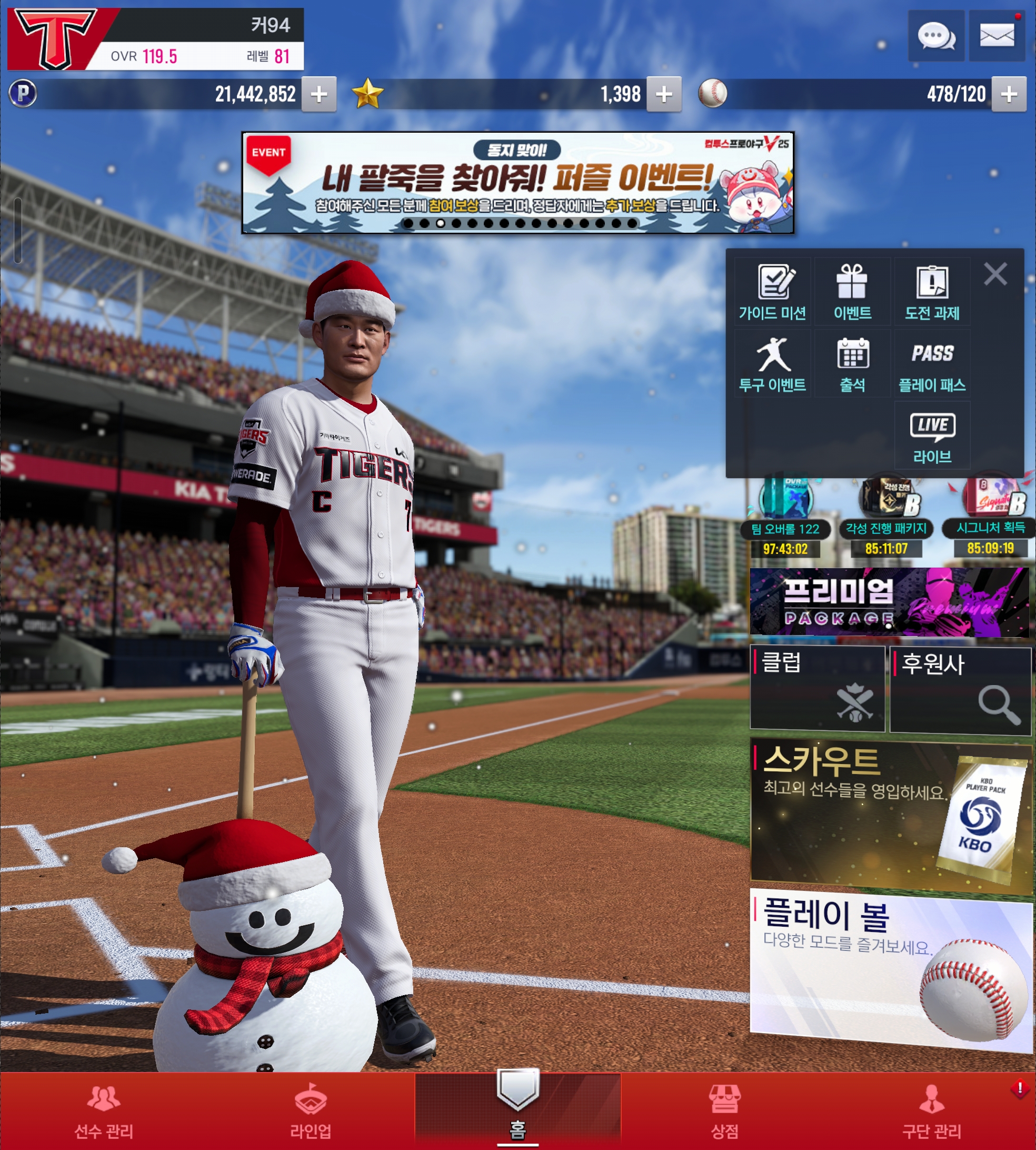Open the 클럽 club tile

(818, 688)
